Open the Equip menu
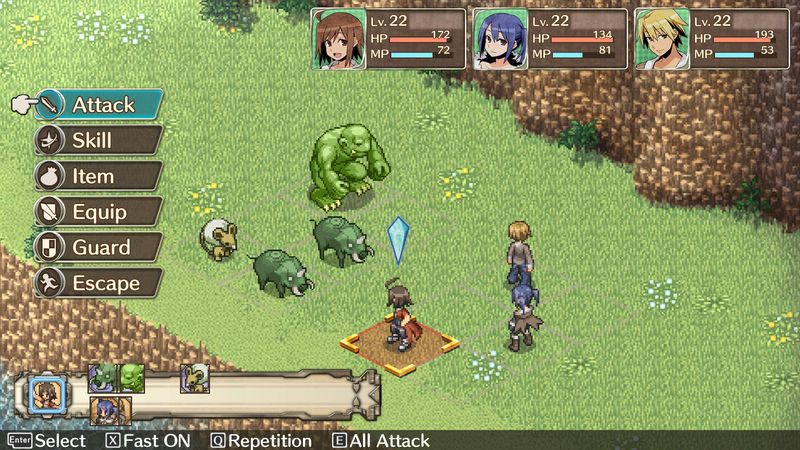Screen dimensions: 800x450 [100, 212]
